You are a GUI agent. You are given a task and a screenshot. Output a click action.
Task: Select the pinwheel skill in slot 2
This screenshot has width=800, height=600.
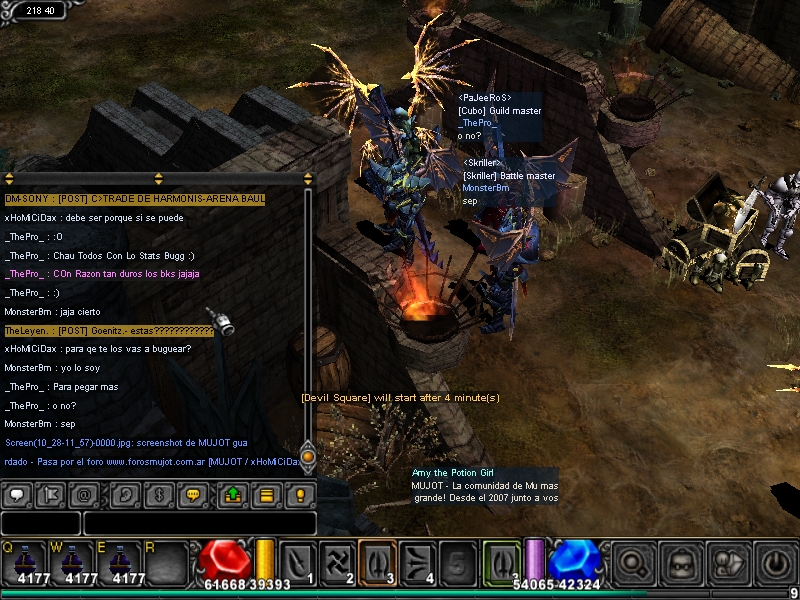pos(337,562)
